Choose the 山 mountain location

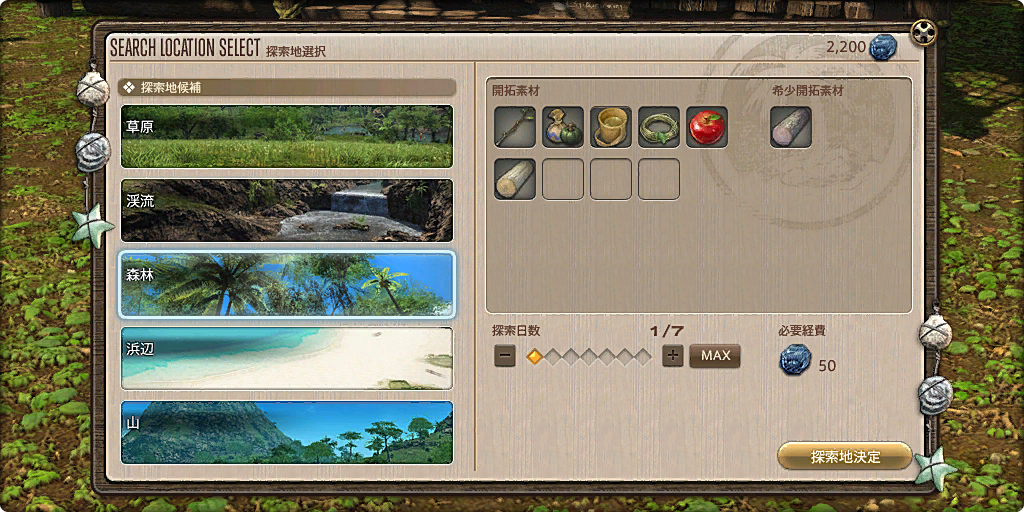286,432
